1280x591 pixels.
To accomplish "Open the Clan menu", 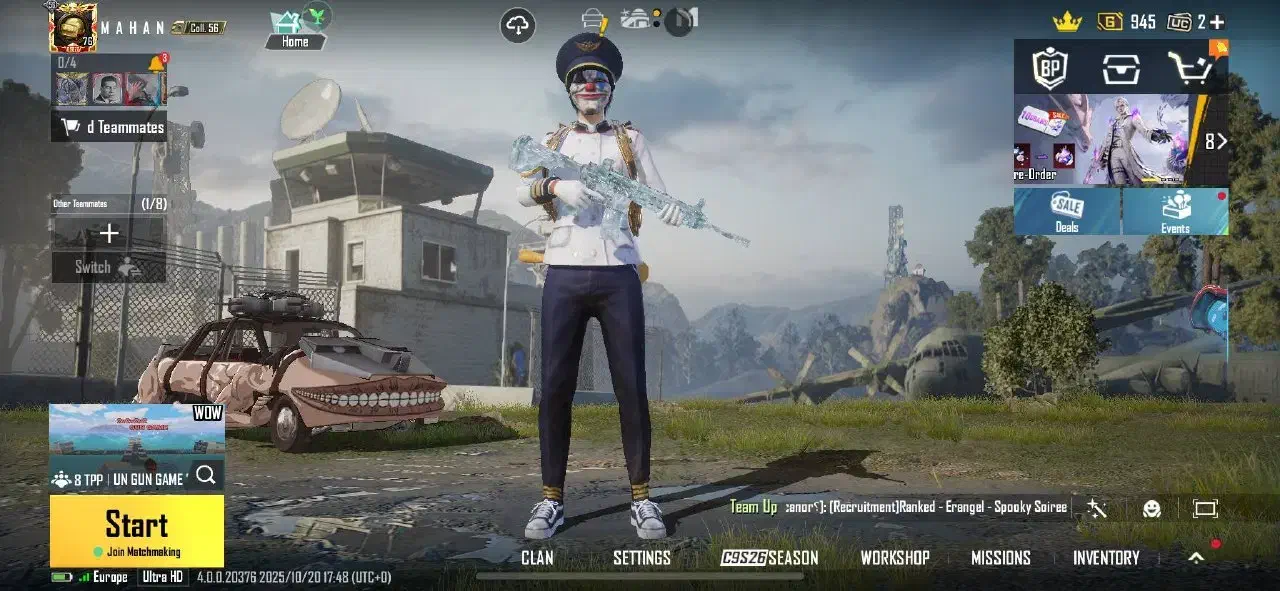I will coord(537,558).
